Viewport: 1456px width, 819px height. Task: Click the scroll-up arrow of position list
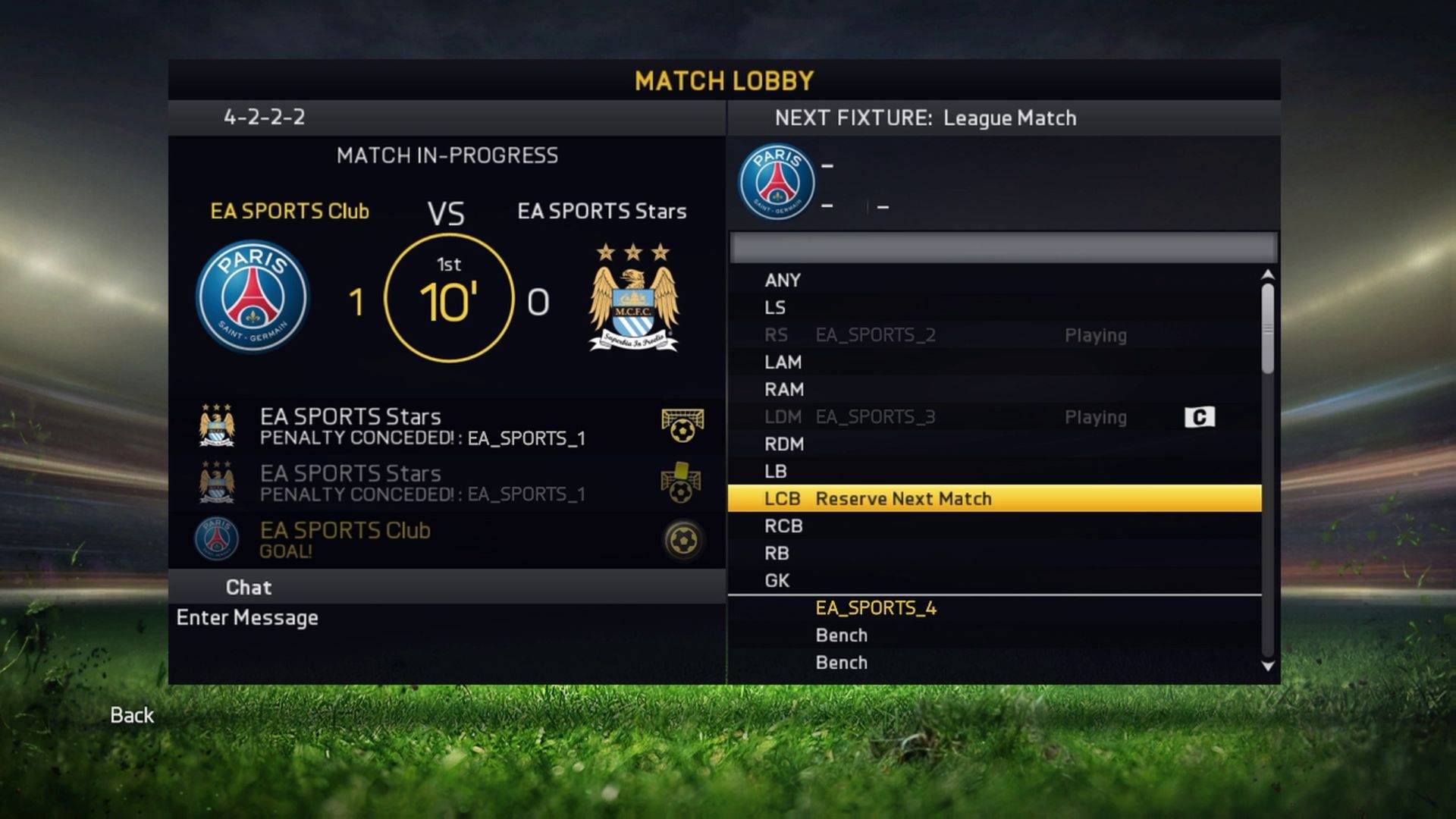(x=1267, y=275)
